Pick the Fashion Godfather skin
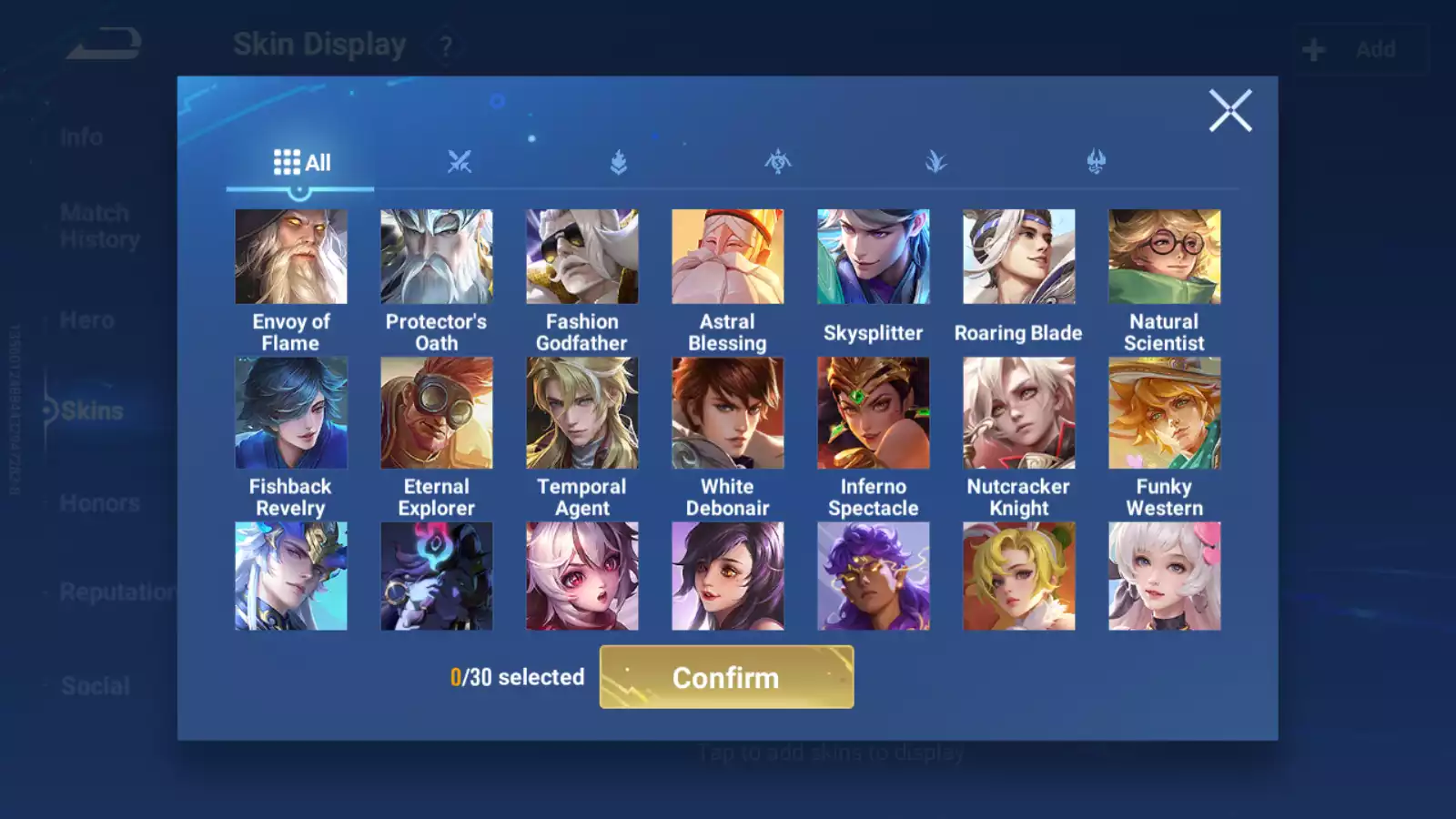 pos(582,257)
